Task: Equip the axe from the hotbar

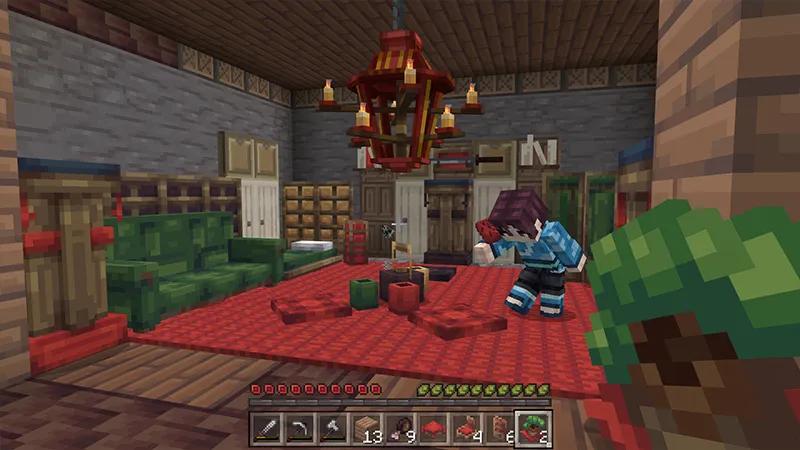Action: (x=331, y=429)
